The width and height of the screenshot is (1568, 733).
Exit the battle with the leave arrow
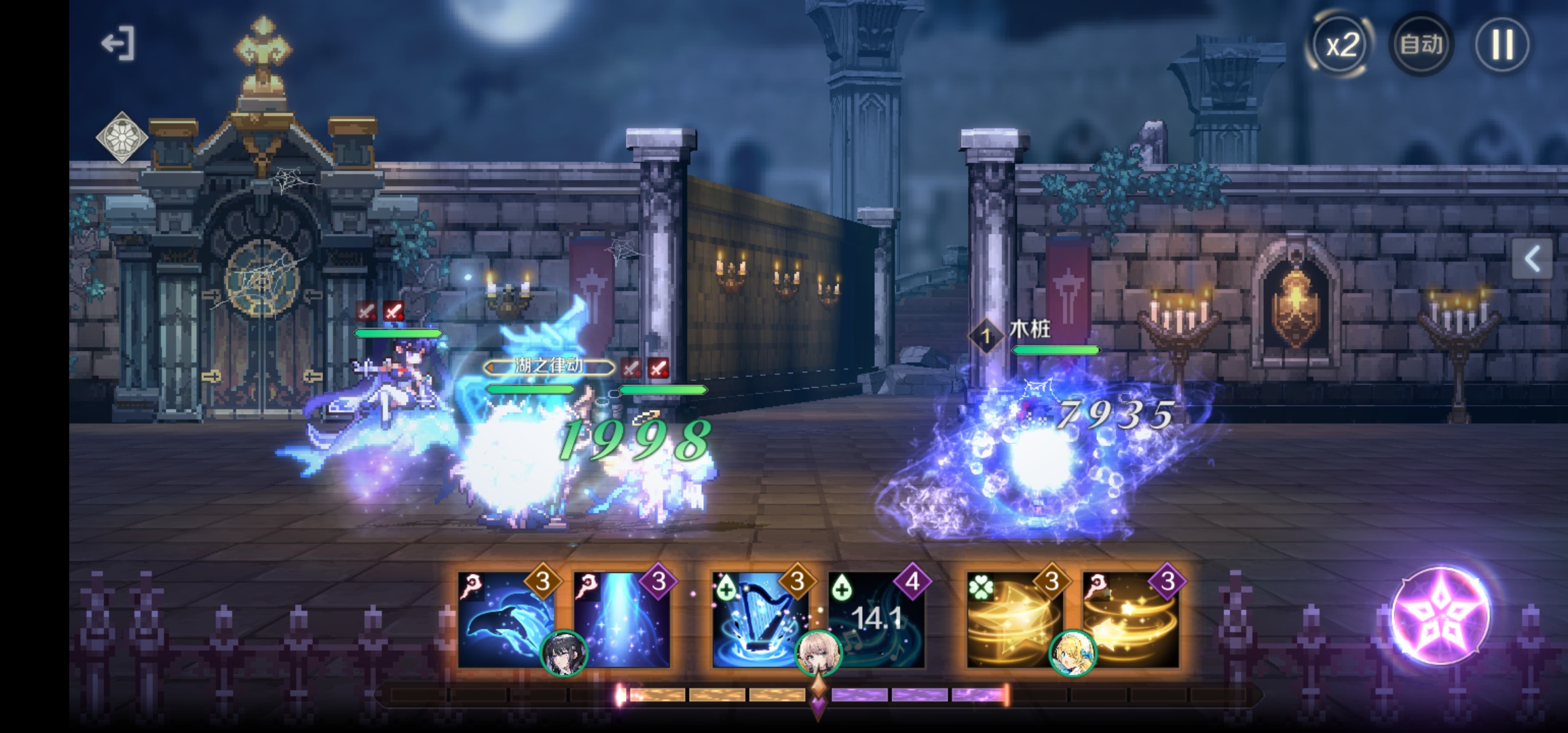[118, 44]
